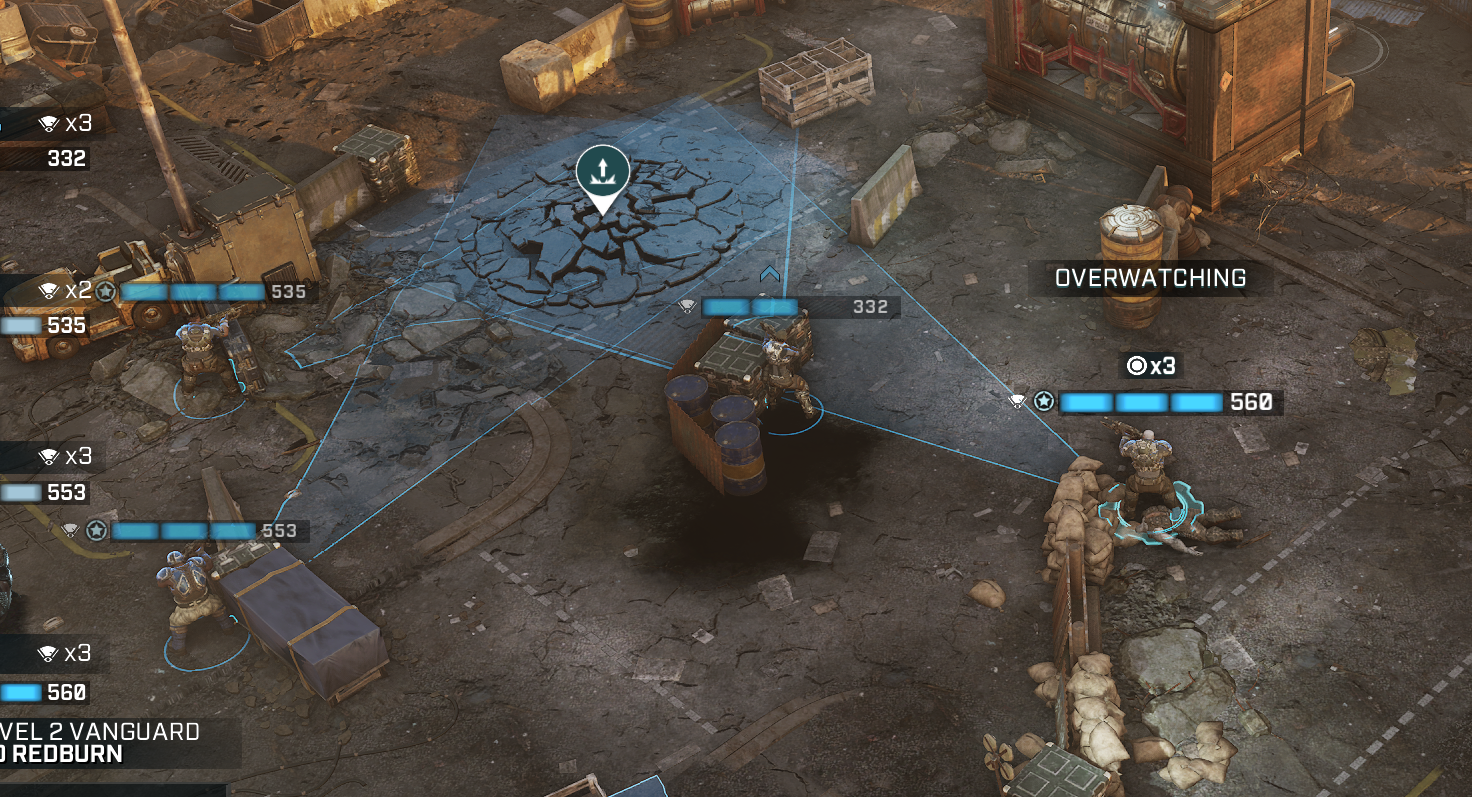Click the overwatch shots x3 target icon
The image size is (1472, 797).
point(1137,366)
